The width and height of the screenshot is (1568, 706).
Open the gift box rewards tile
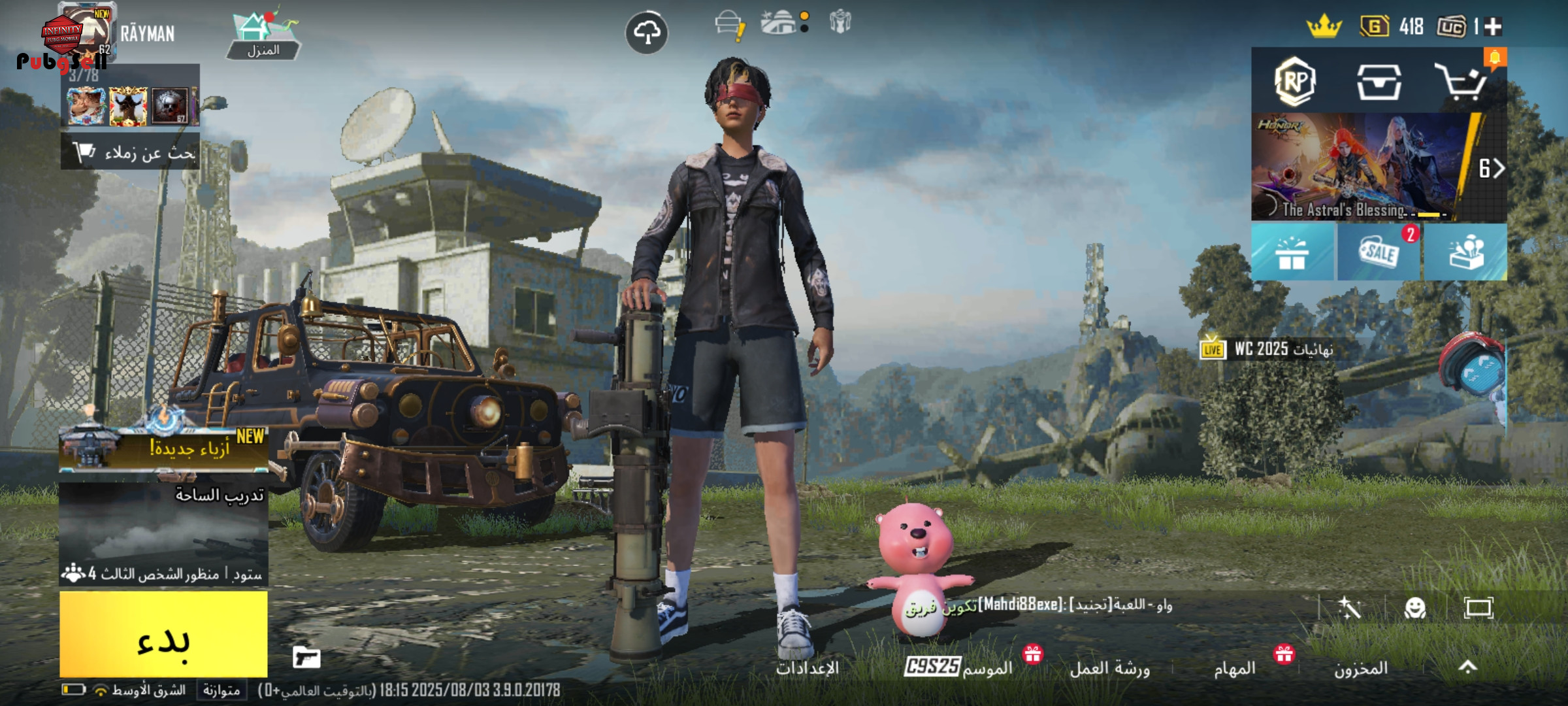[1292, 253]
